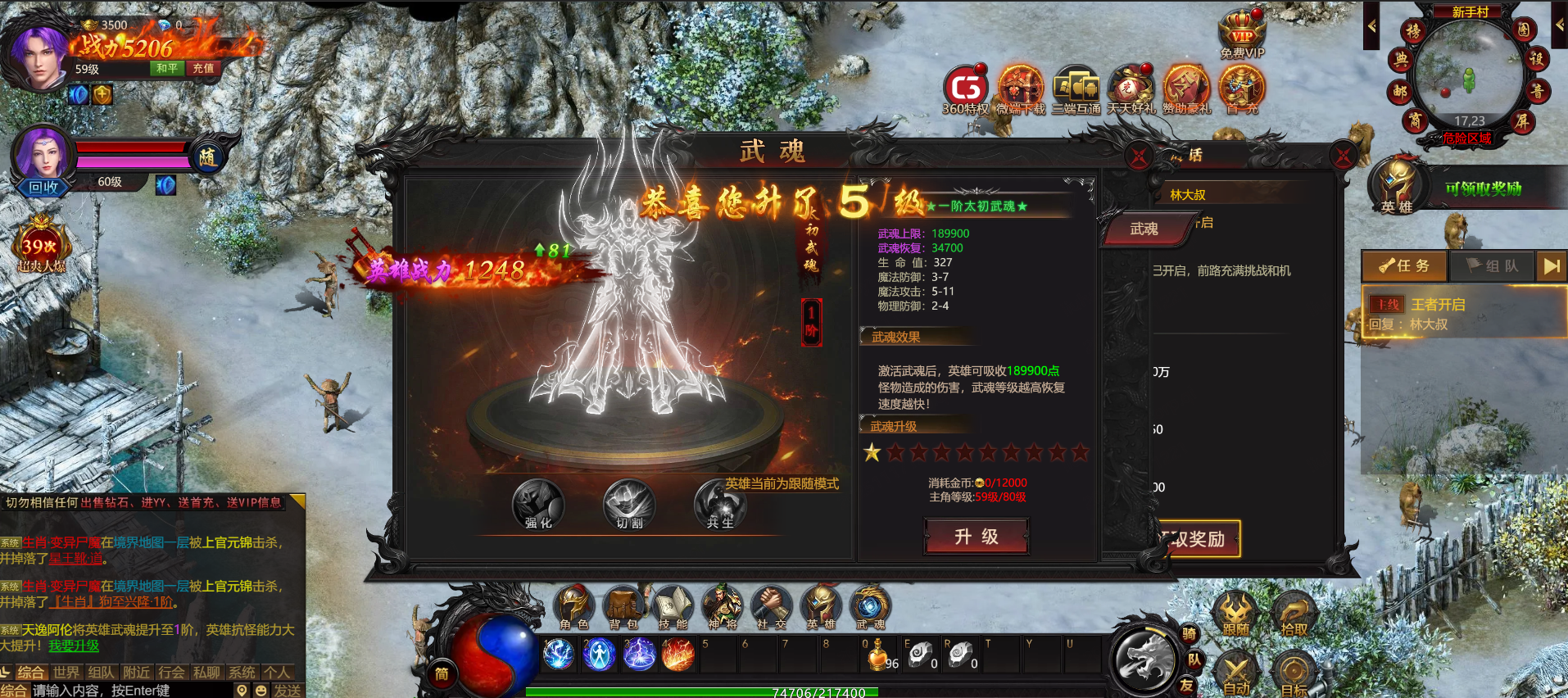Viewport: 1568px width, 698px height.
Task: Open the 技能 skills menu
Action: 673,608
